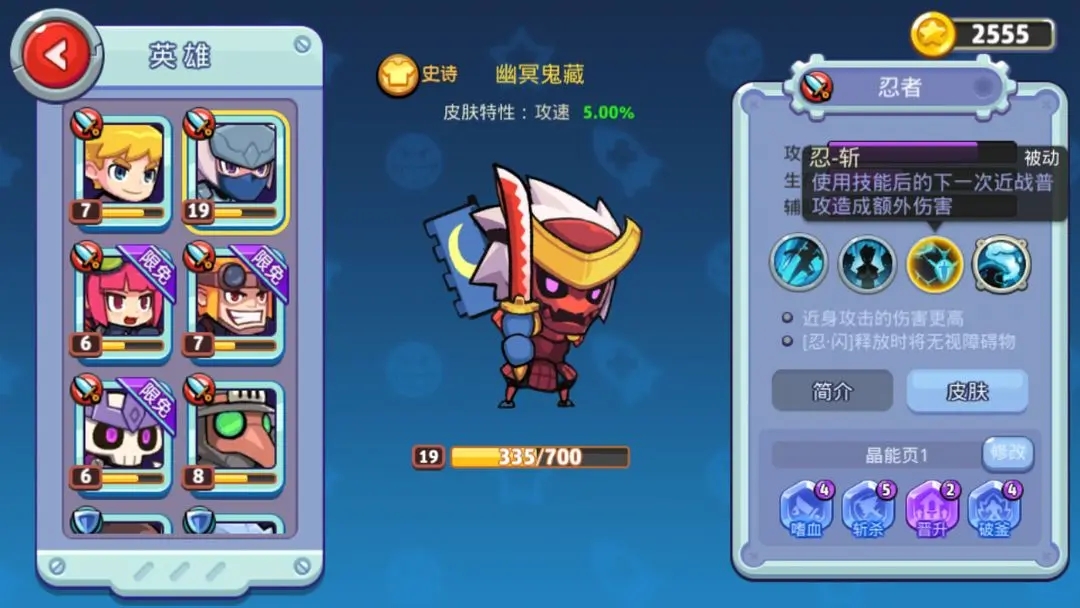Switch to the 皮肤 skin tab
This screenshot has height=608, width=1080.
pyautogui.click(x=967, y=391)
